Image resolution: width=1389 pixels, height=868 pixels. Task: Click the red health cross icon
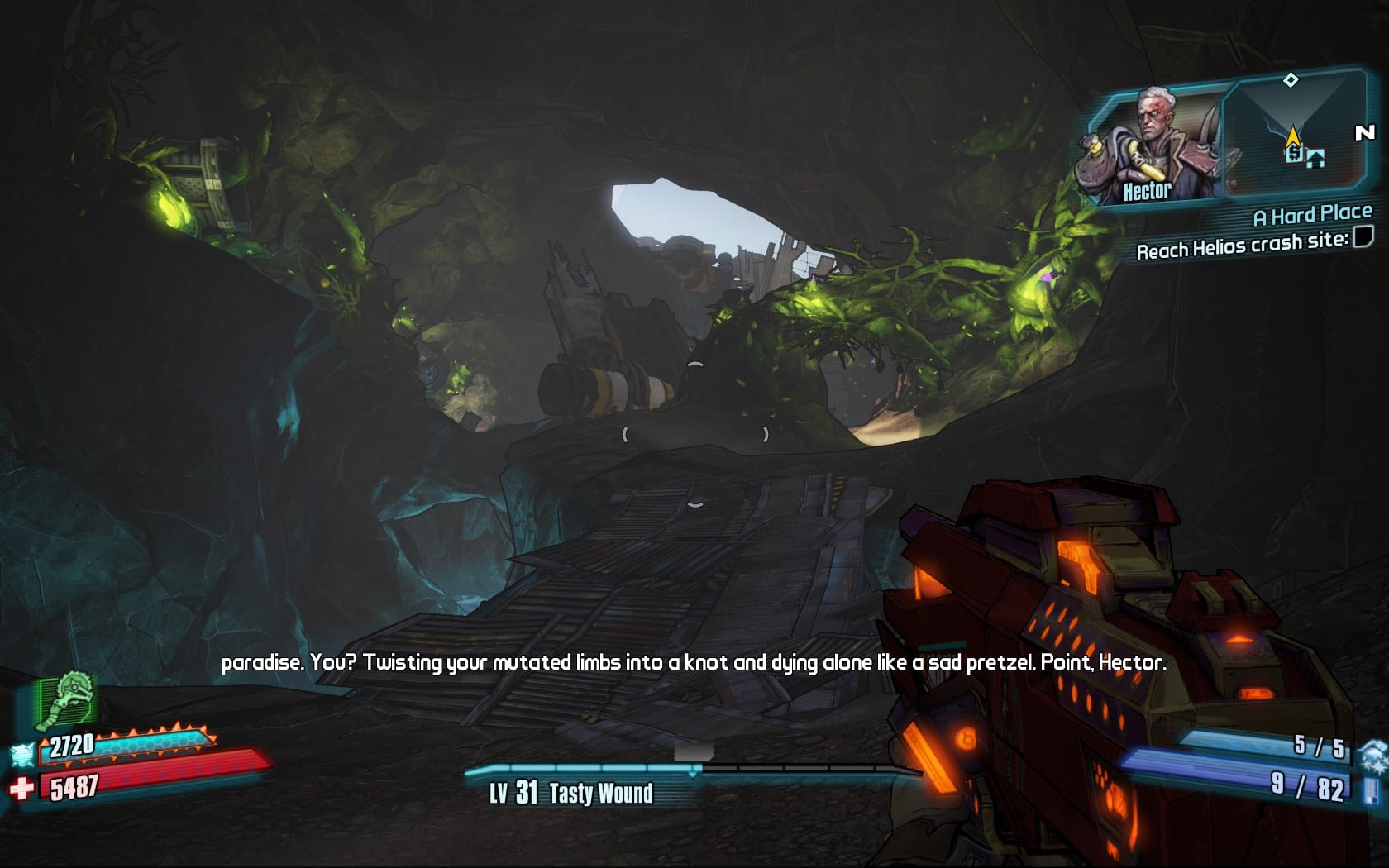coord(21,787)
